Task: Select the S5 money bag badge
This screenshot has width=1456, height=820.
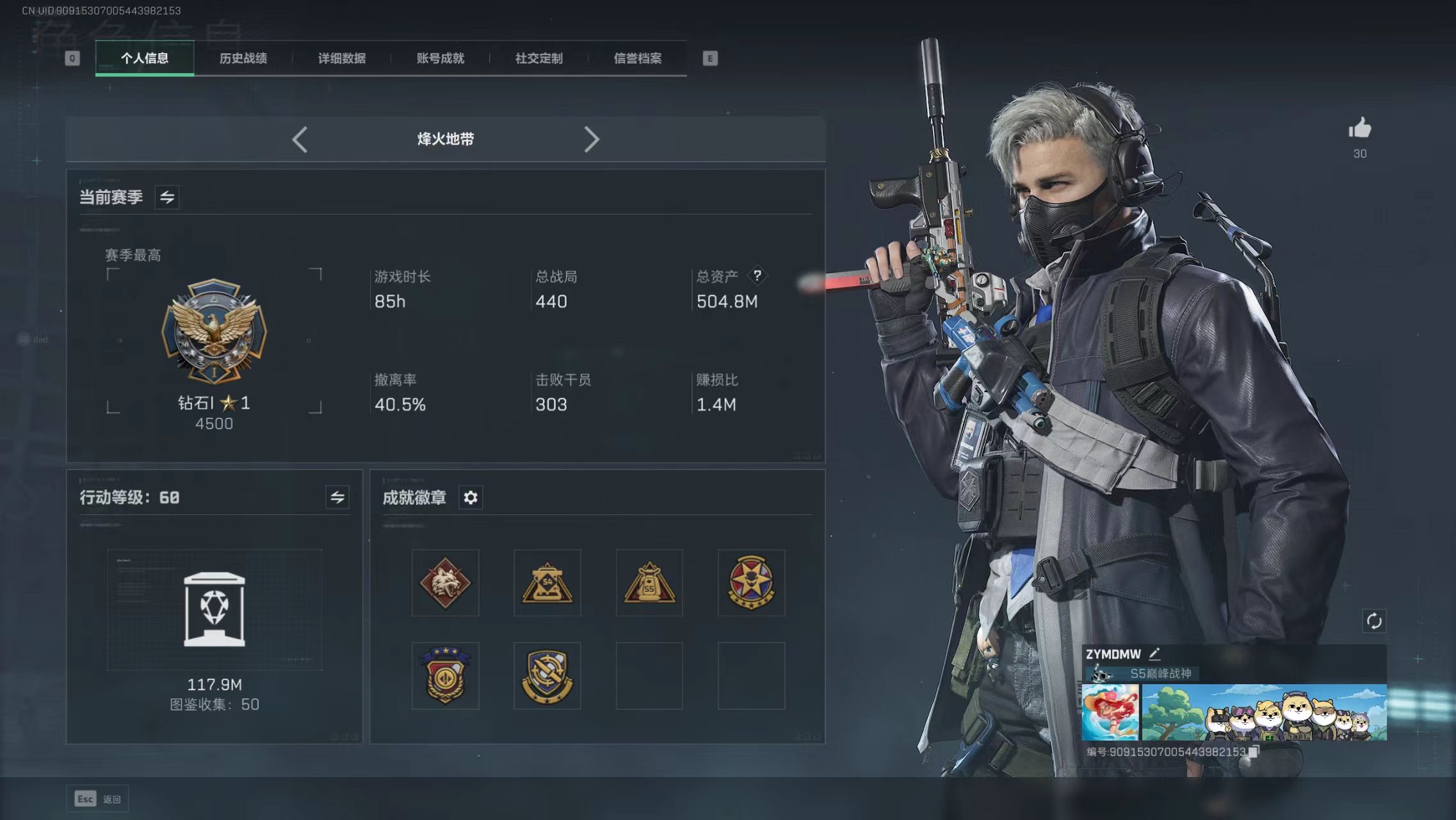Action: pyautogui.click(x=649, y=582)
